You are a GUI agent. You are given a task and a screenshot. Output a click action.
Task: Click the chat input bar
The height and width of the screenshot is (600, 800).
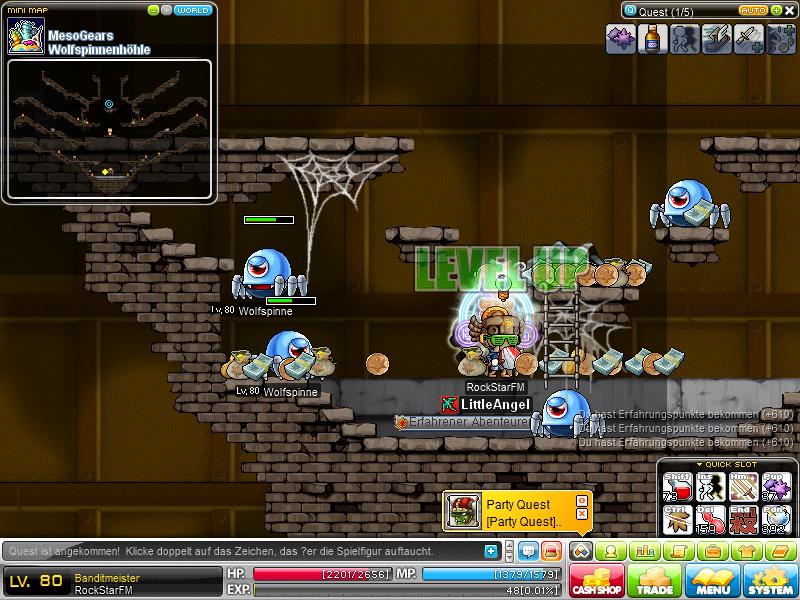click(240, 551)
